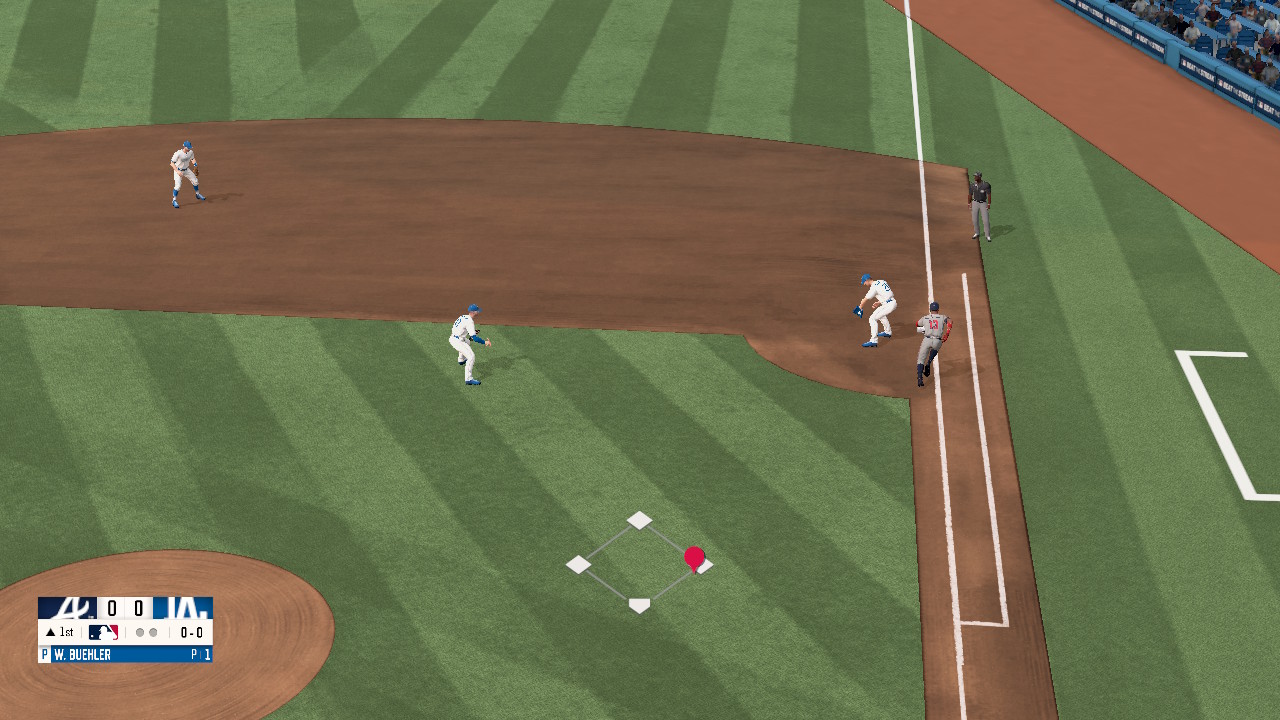Open the 0-0 count display
Screen dimensions: 1280x720
pos(192,632)
